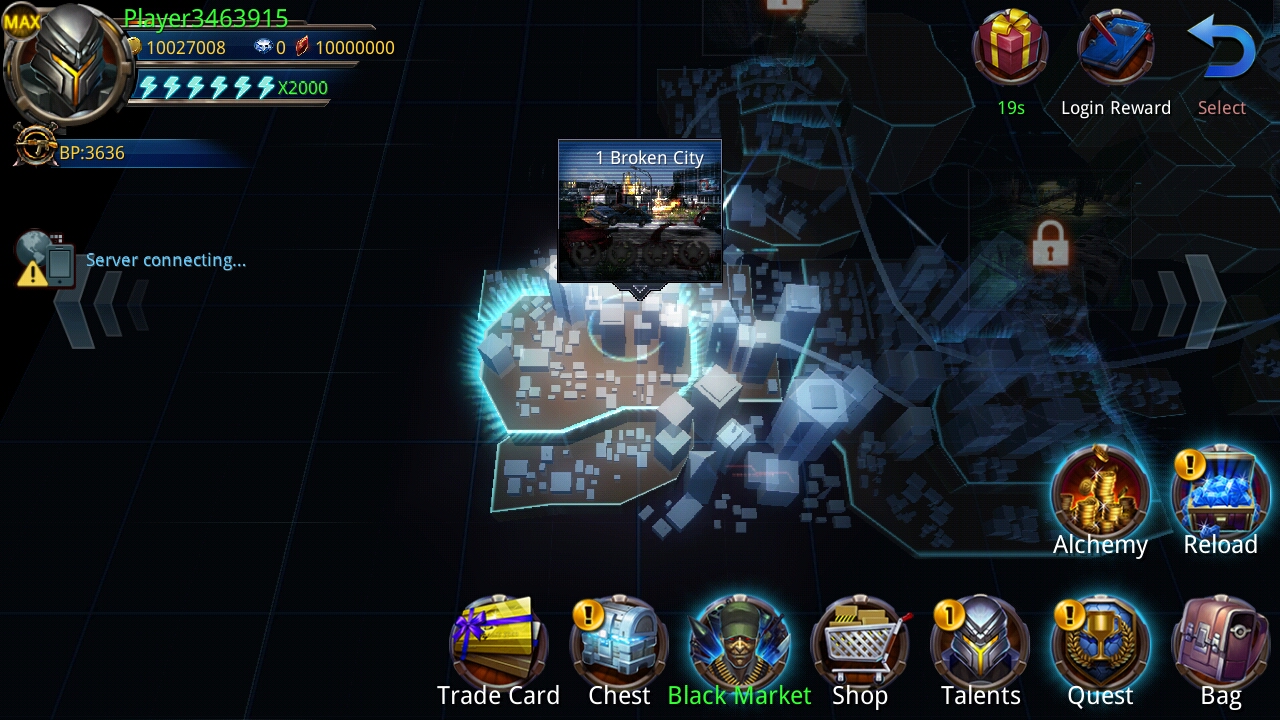Select the locked map region
Viewport: 1280px width, 720px height.
point(1048,243)
